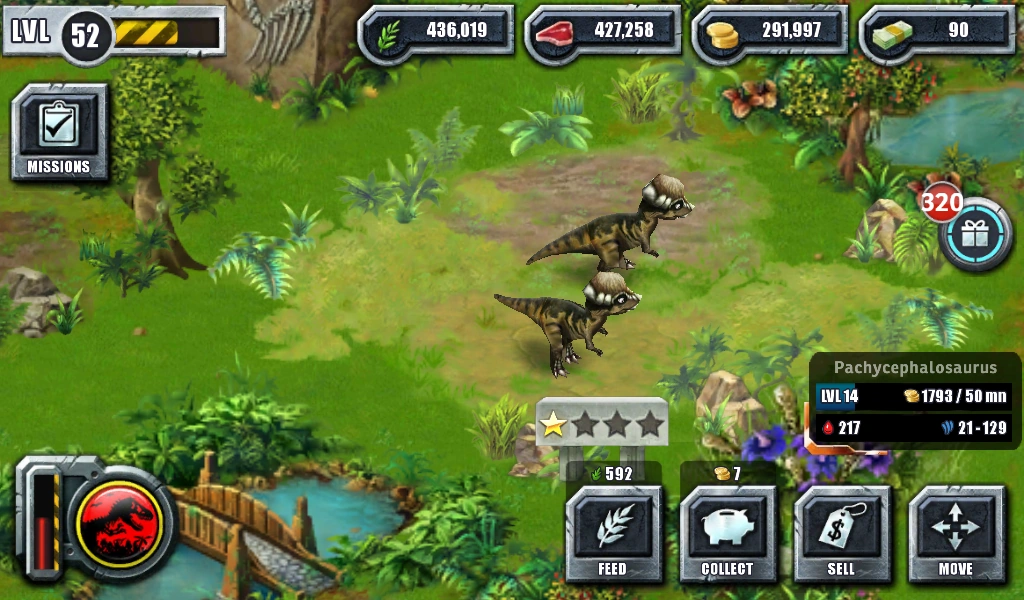The width and height of the screenshot is (1024, 600).
Task: Sell the selected Pachycephalosaurus
Action: click(x=841, y=534)
